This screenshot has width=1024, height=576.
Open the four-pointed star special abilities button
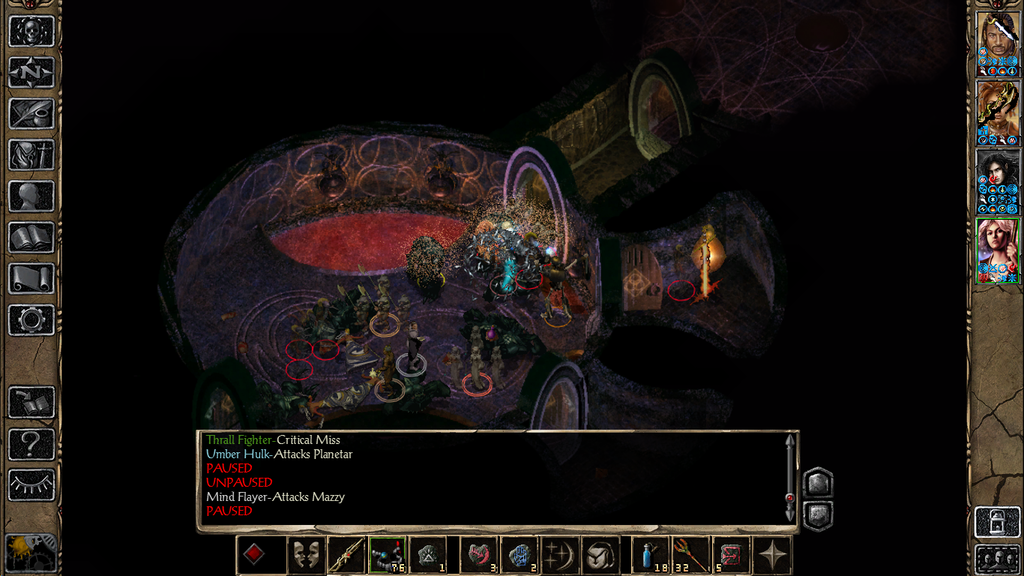click(x=772, y=555)
